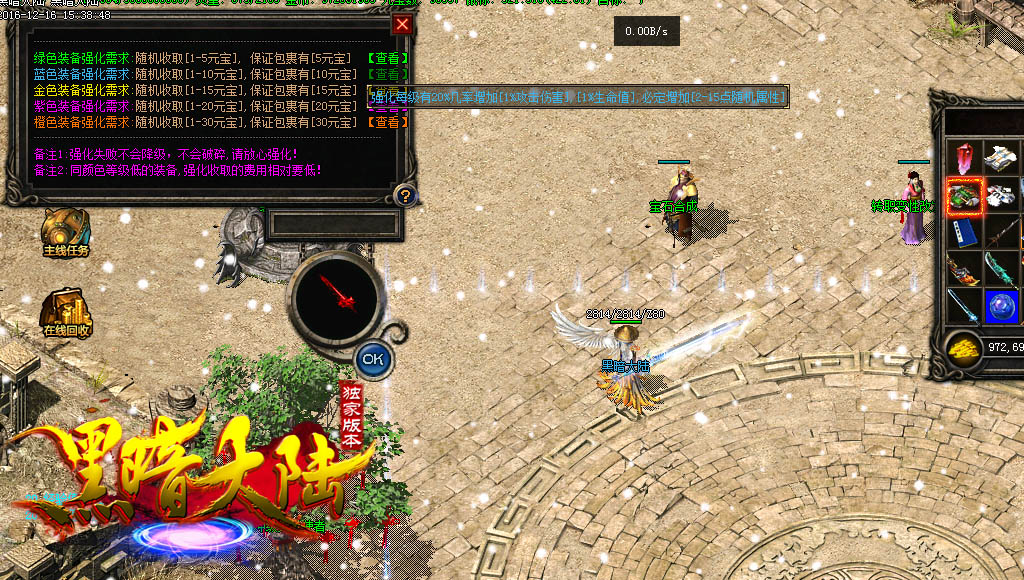This screenshot has width=1024, height=580.
Task: View orange equipment enhancement details
Action: point(388,122)
